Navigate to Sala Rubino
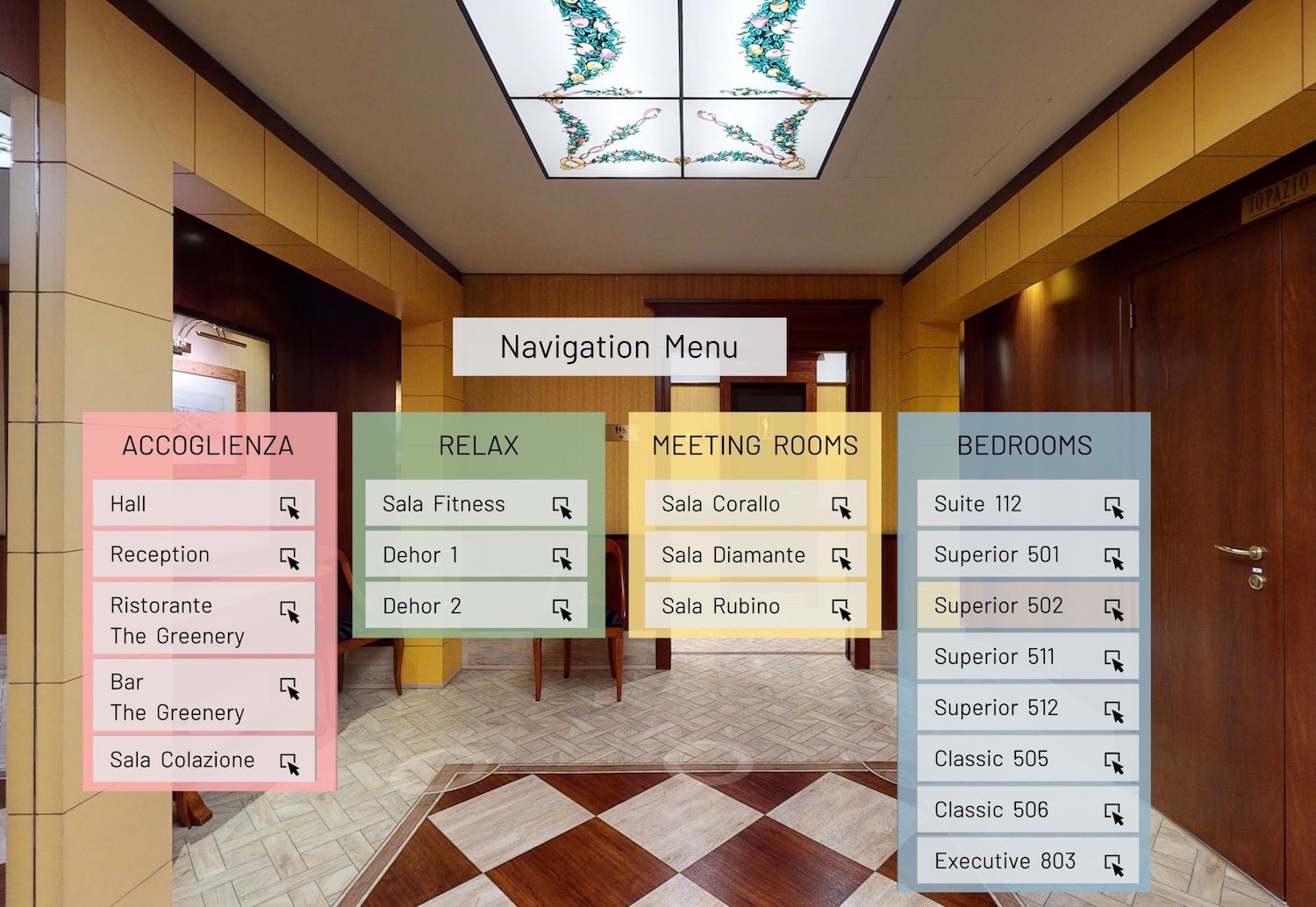 tap(755, 606)
